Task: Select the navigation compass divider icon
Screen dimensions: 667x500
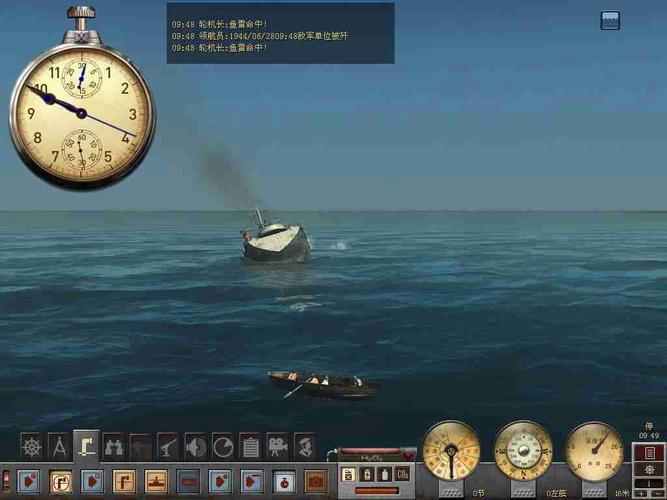Action: pyautogui.click(x=59, y=446)
